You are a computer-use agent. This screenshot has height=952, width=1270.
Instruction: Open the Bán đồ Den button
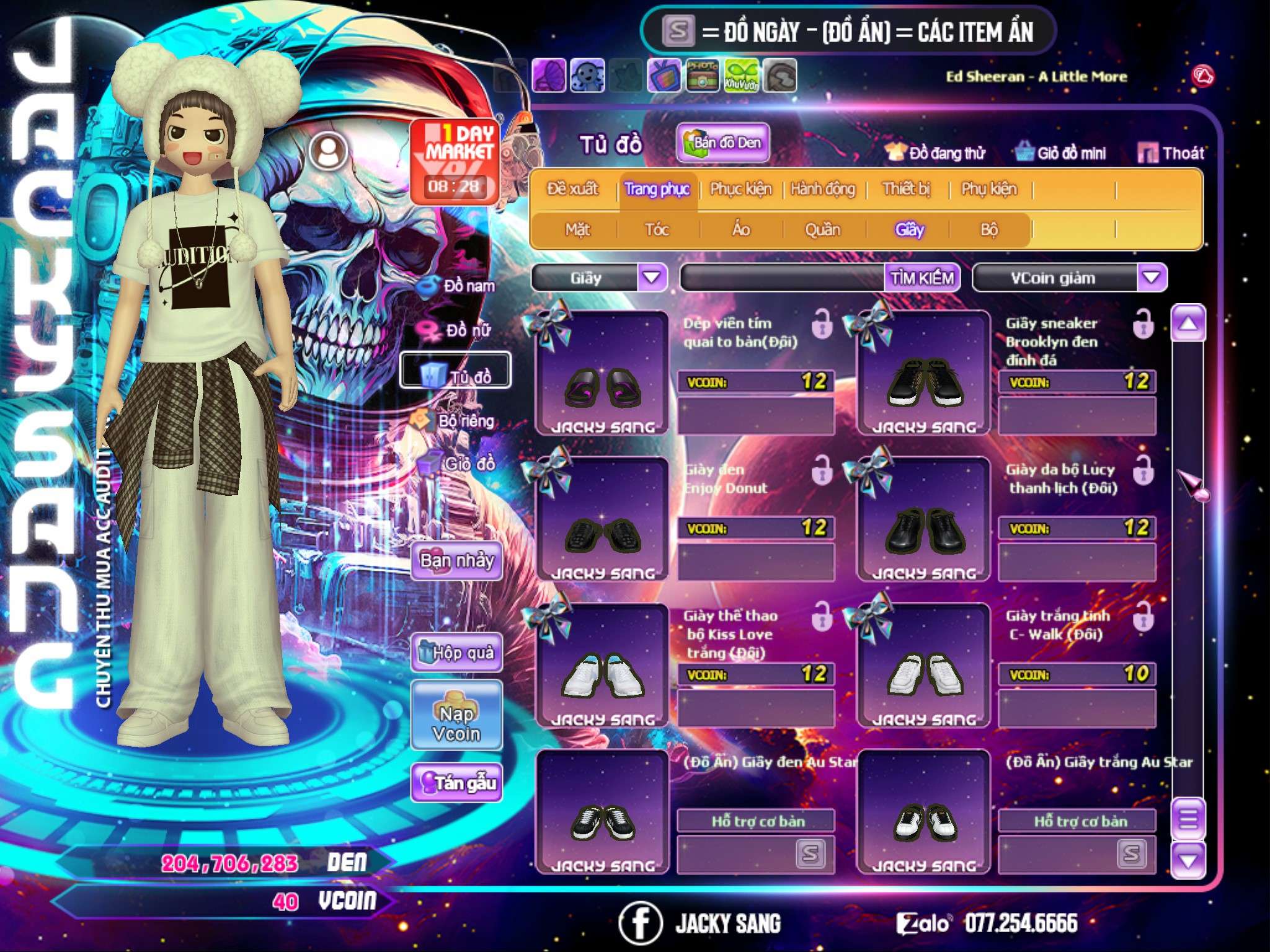(722, 143)
